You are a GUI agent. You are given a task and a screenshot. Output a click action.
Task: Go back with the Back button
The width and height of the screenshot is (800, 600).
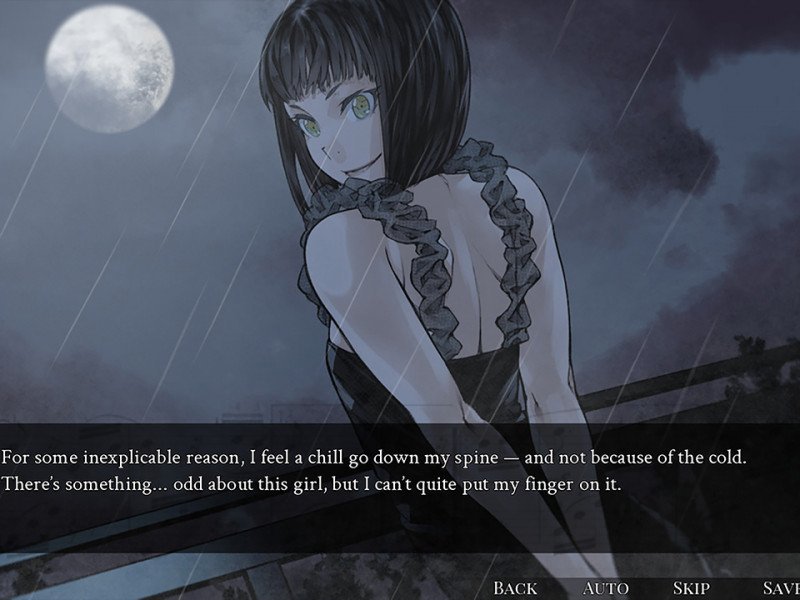(x=515, y=588)
